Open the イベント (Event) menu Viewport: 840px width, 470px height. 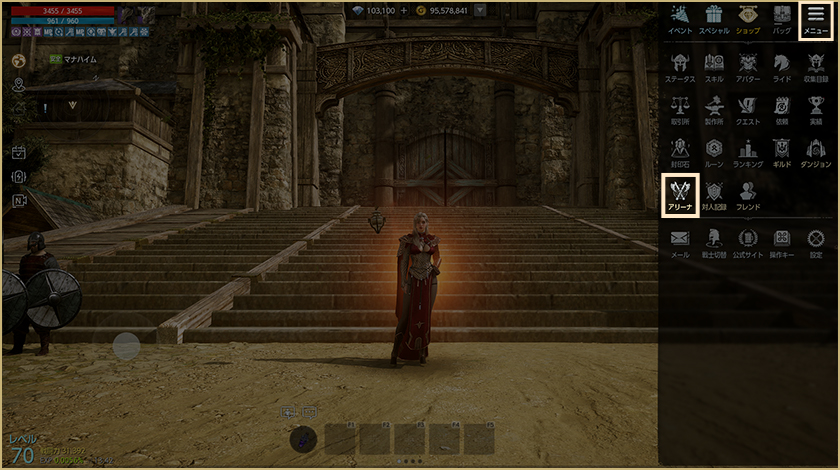pyautogui.click(x=680, y=19)
